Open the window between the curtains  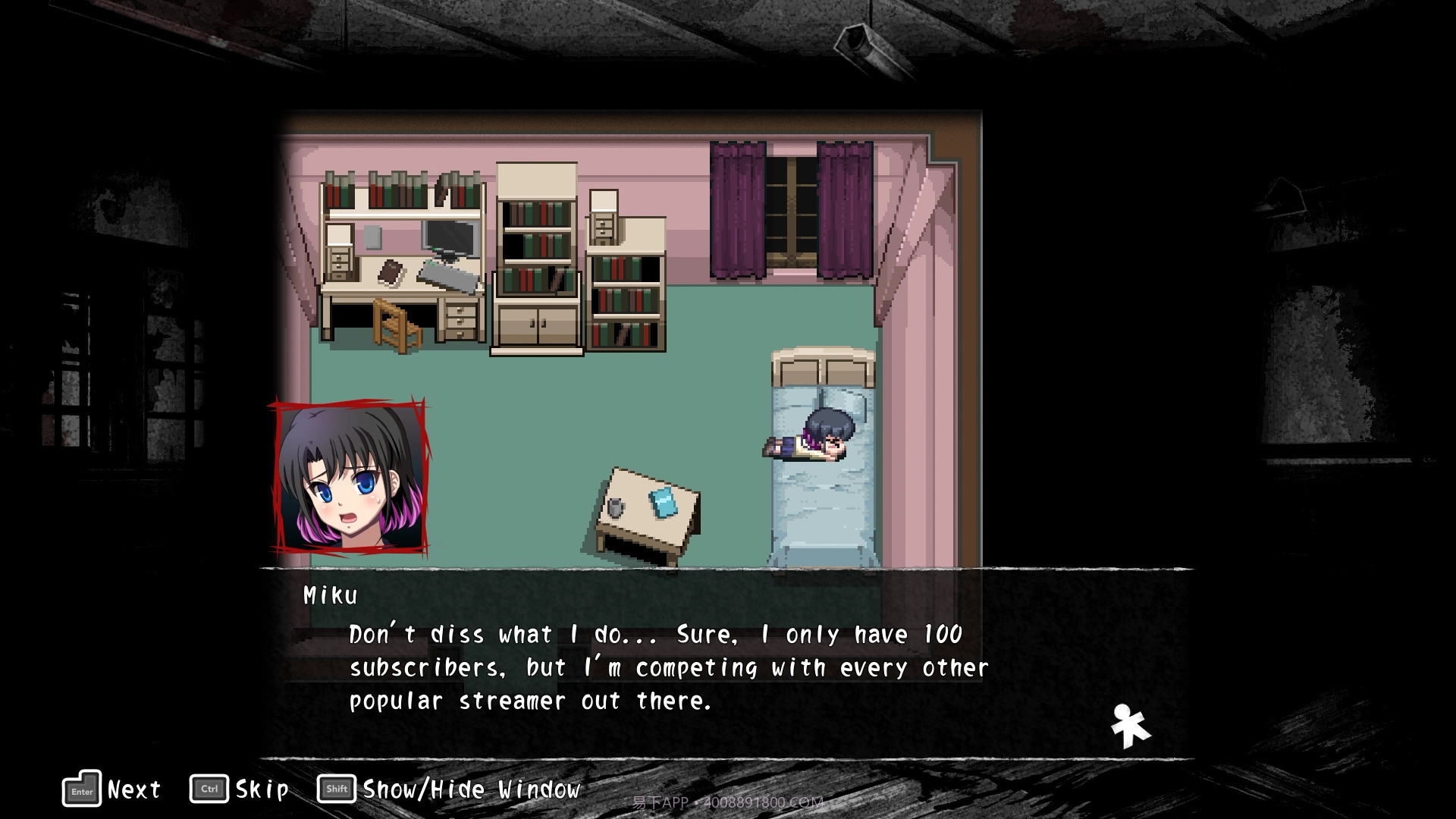(x=791, y=209)
